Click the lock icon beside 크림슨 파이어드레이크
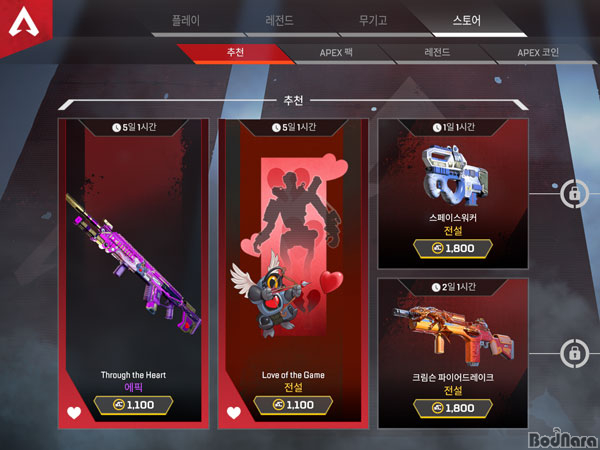Viewport: 600px width, 450px height. (576, 352)
